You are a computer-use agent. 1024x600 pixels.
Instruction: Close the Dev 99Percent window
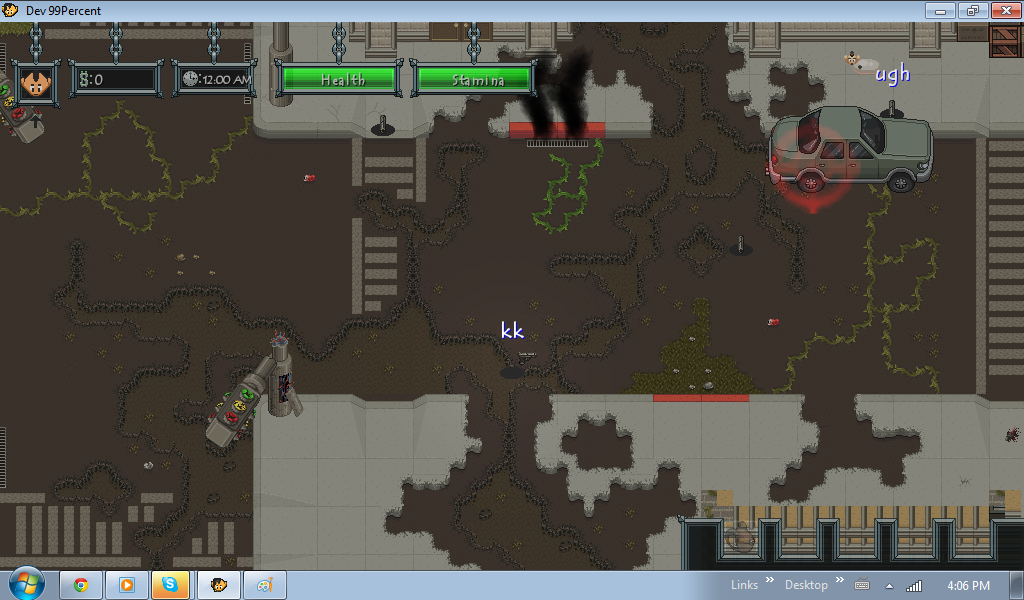(1001, 10)
